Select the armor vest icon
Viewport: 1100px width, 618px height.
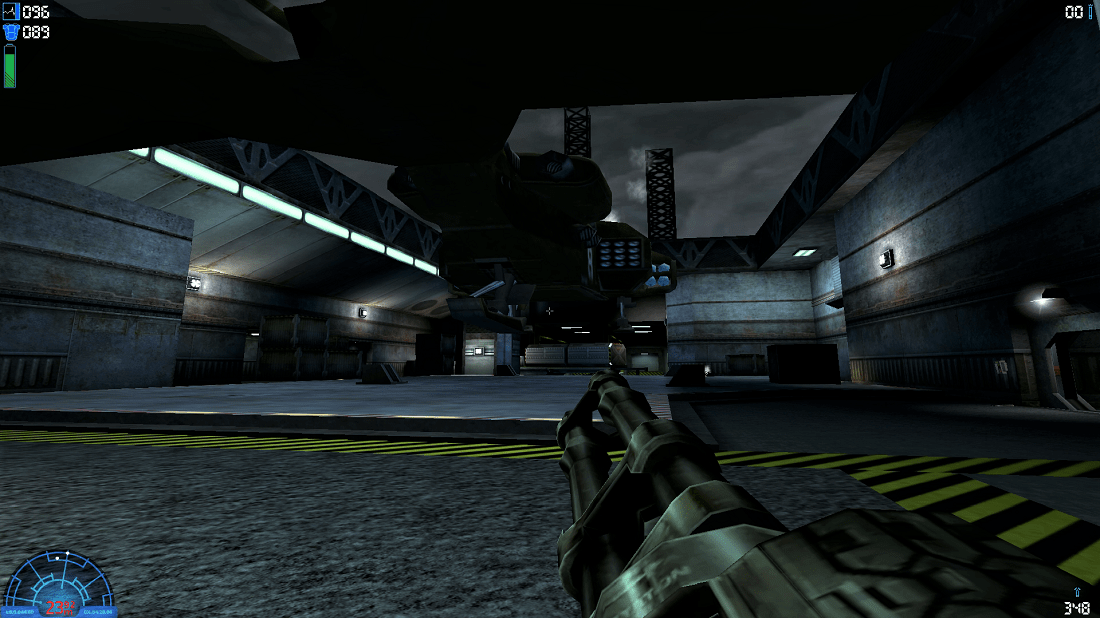11,32
